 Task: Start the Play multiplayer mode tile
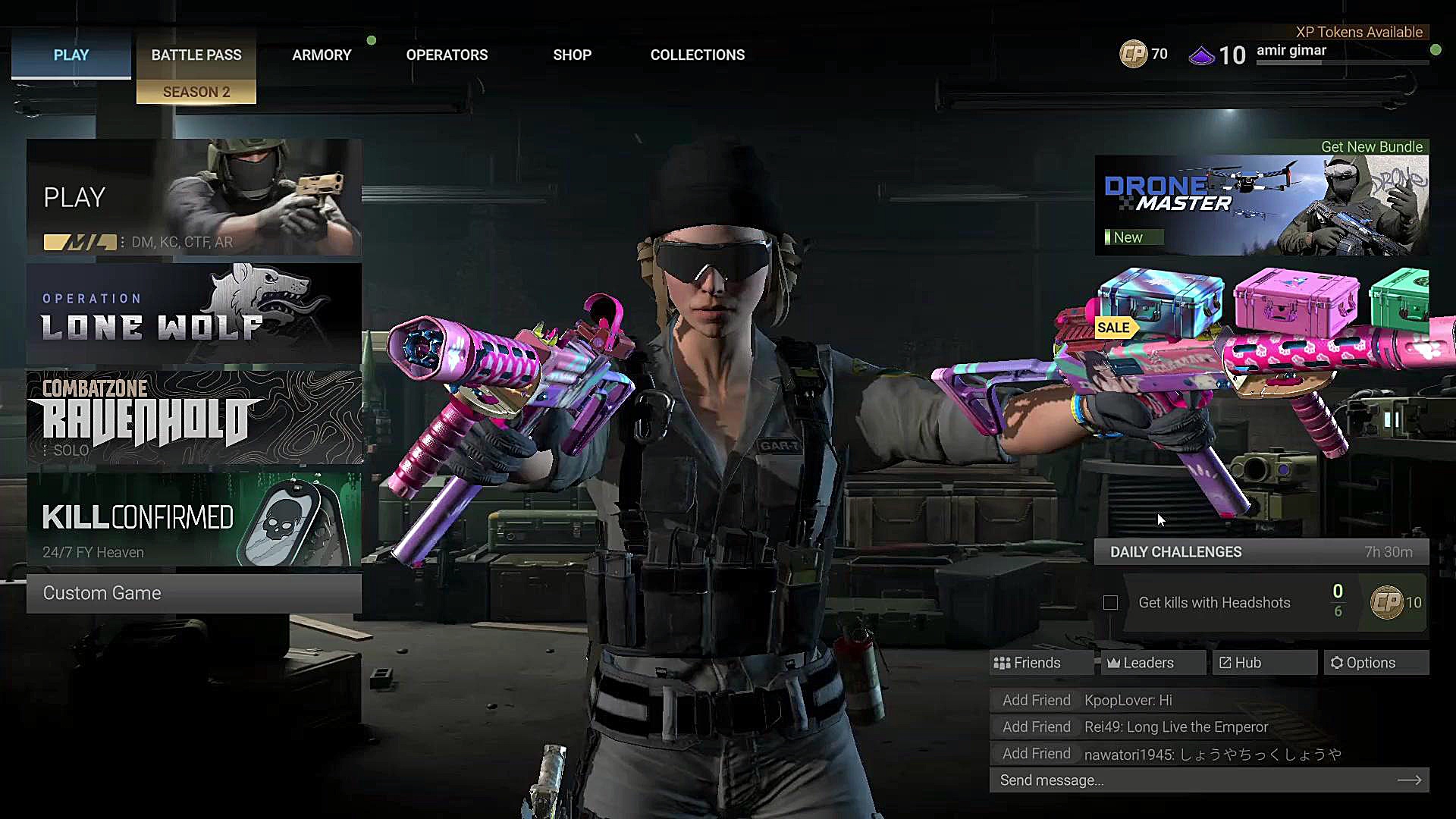click(194, 197)
